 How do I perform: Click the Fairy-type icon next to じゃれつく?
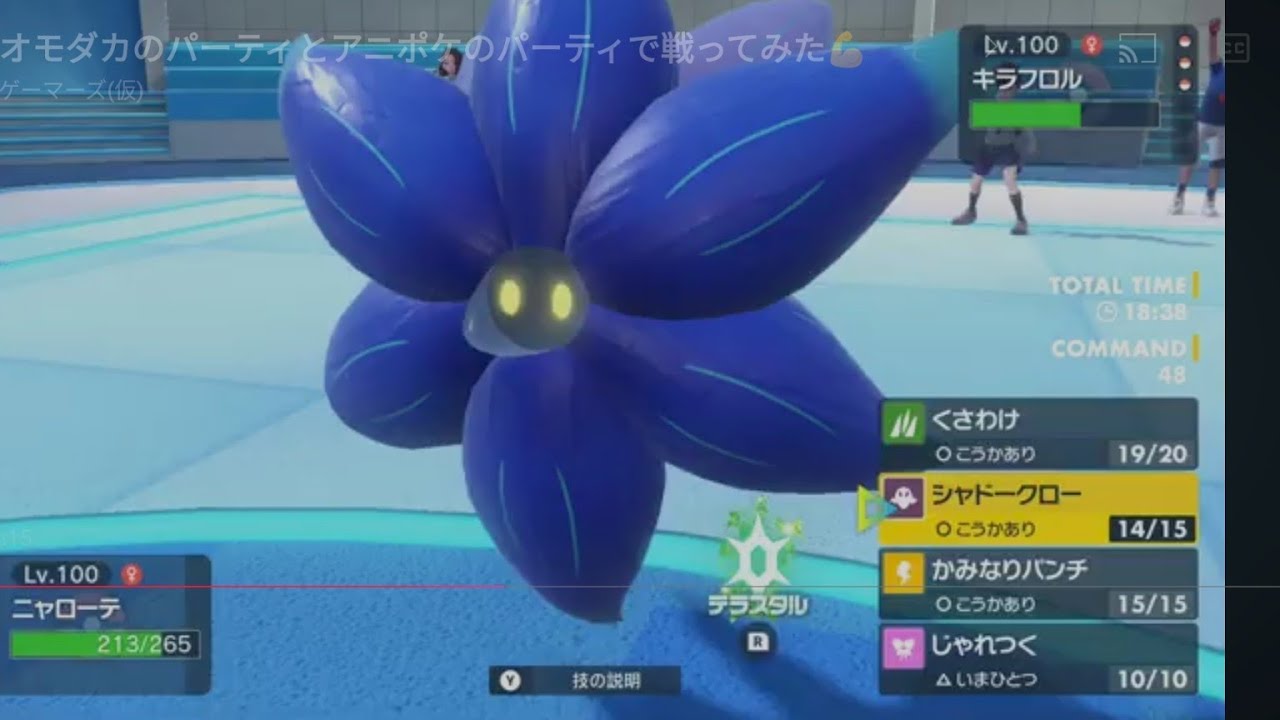click(902, 646)
